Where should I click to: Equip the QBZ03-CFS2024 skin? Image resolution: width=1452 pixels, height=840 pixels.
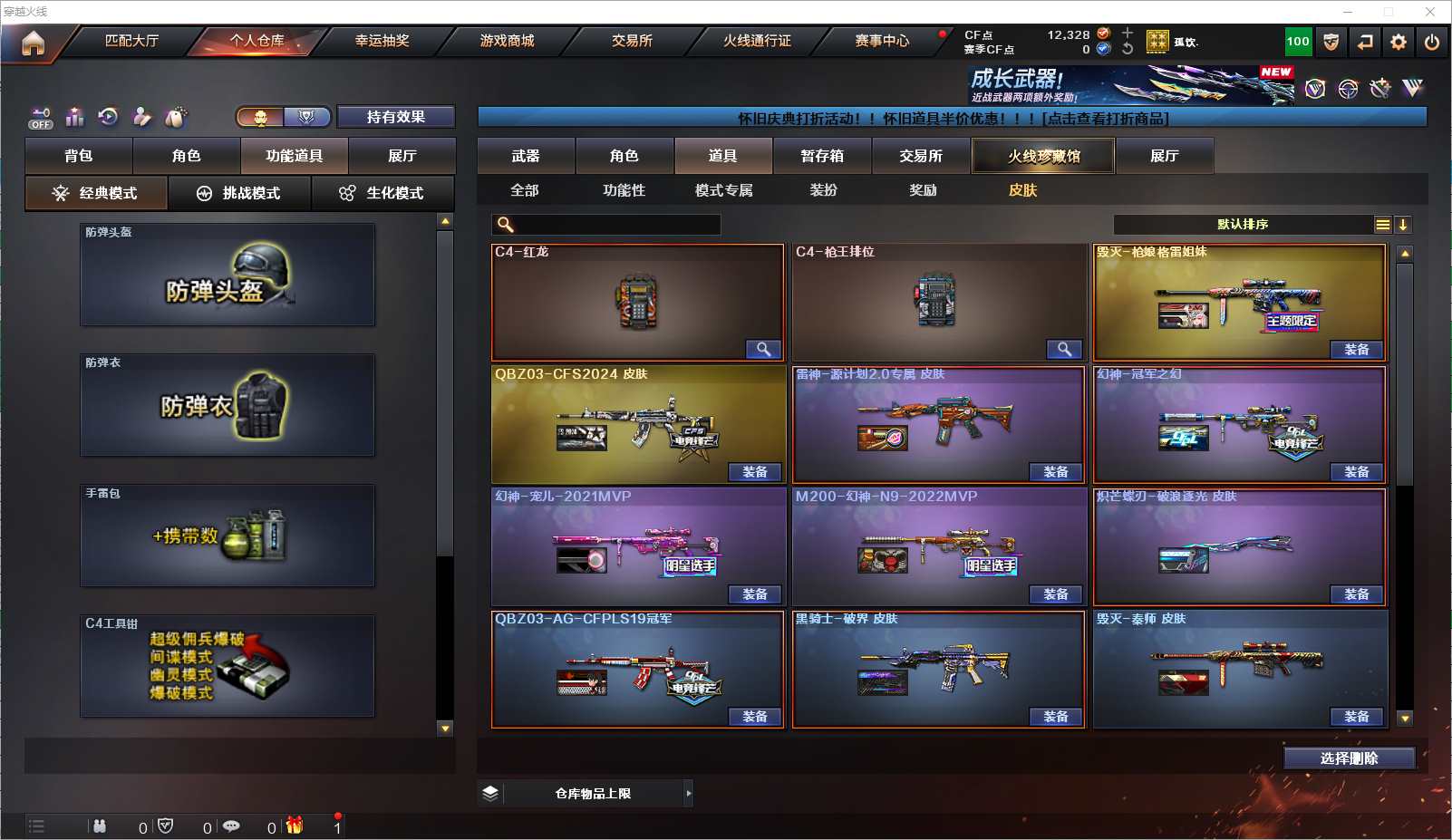pos(755,472)
